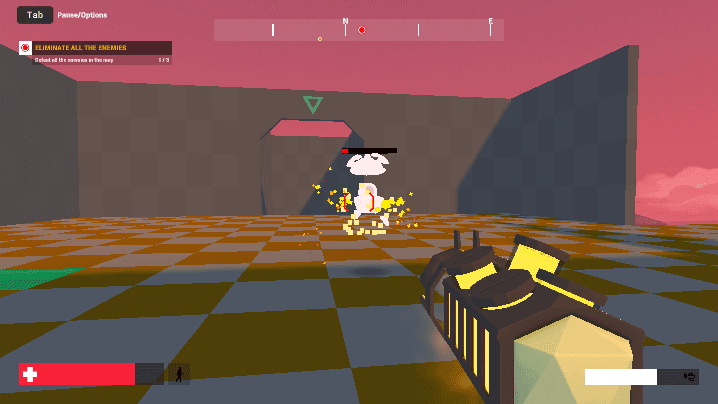The width and height of the screenshot is (718, 404).
Task: Select the compass bar's red enemy marker
Action: tap(362, 30)
